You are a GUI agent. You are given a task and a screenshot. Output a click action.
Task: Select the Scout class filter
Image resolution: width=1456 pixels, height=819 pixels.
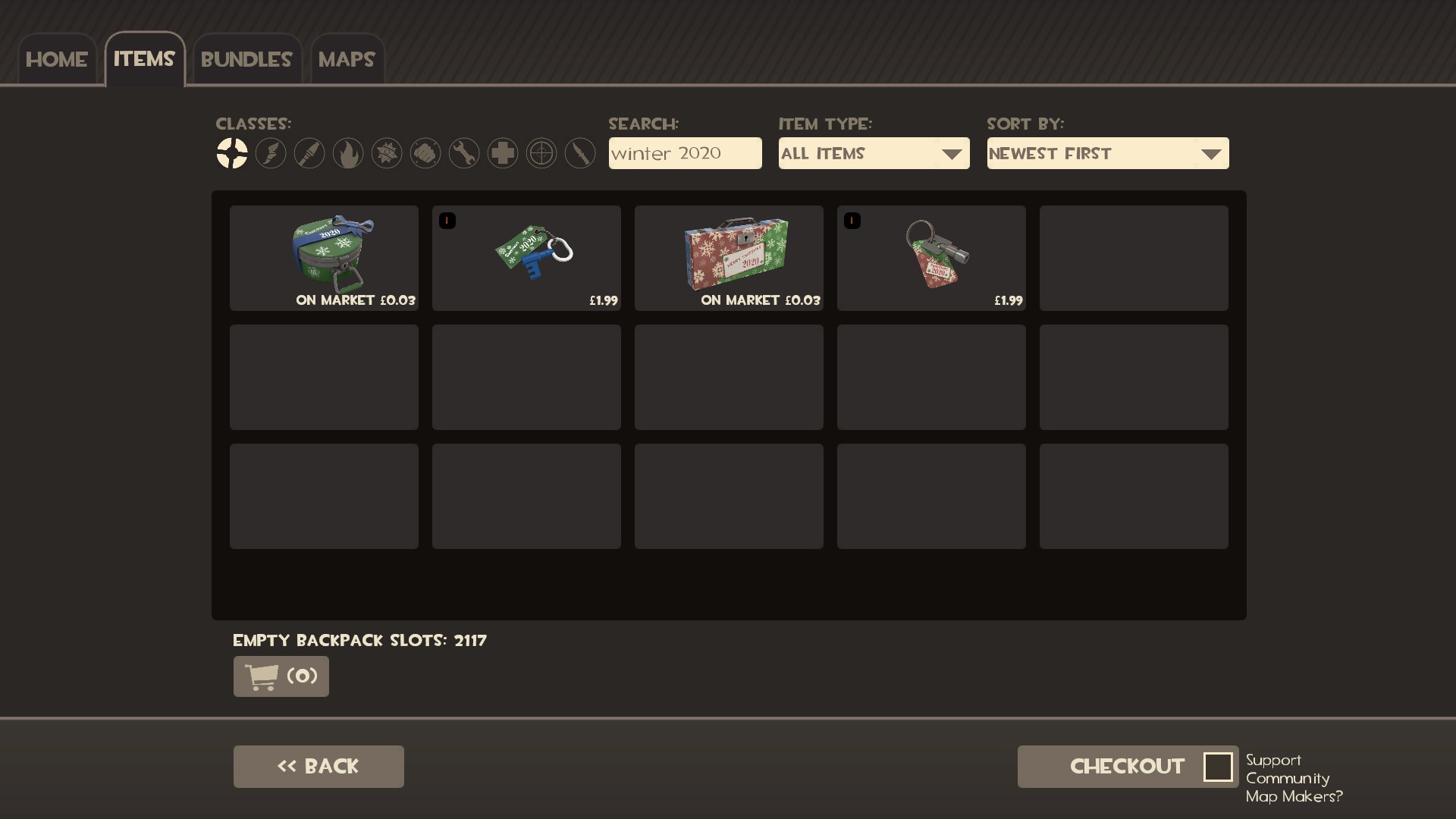tap(271, 153)
